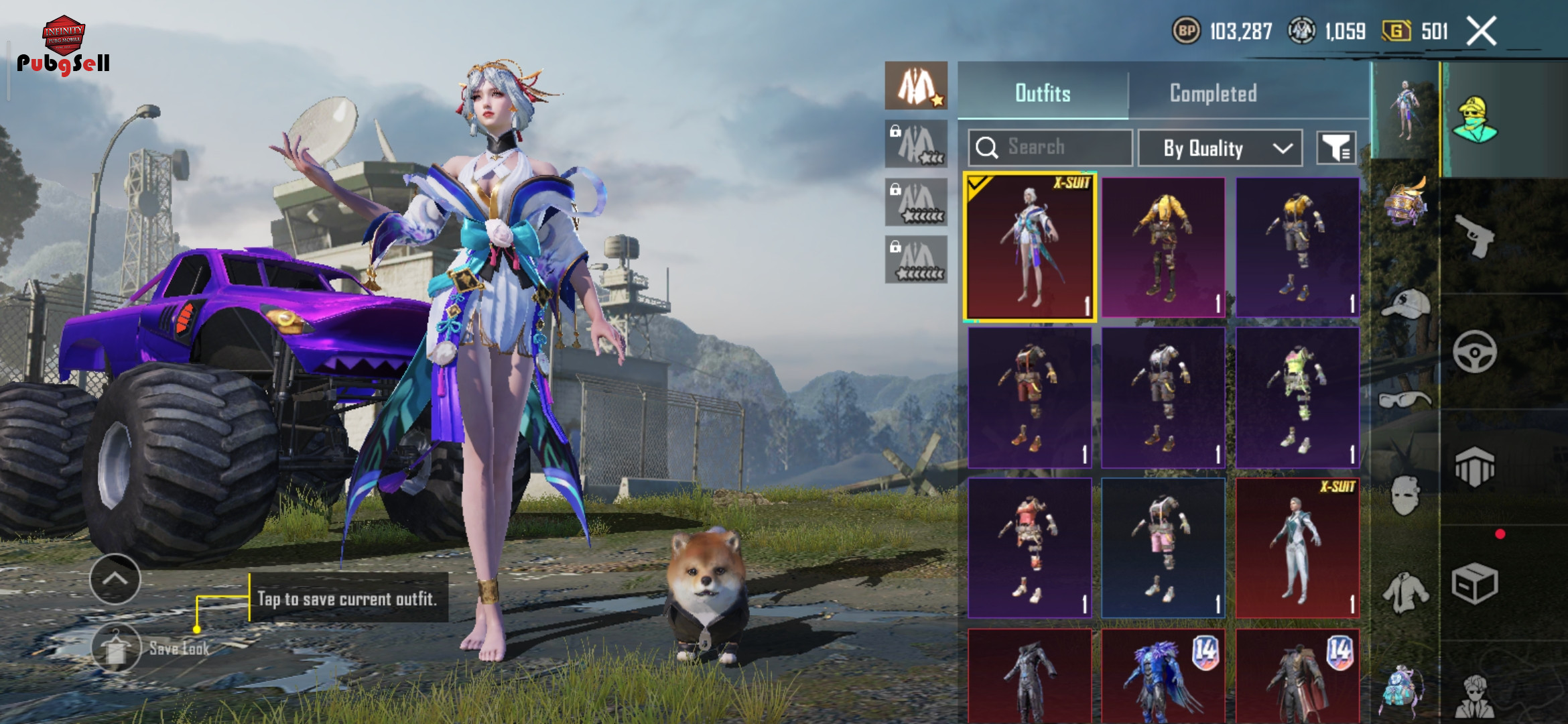Select the first outfit preset slot

pyautogui.click(x=916, y=86)
